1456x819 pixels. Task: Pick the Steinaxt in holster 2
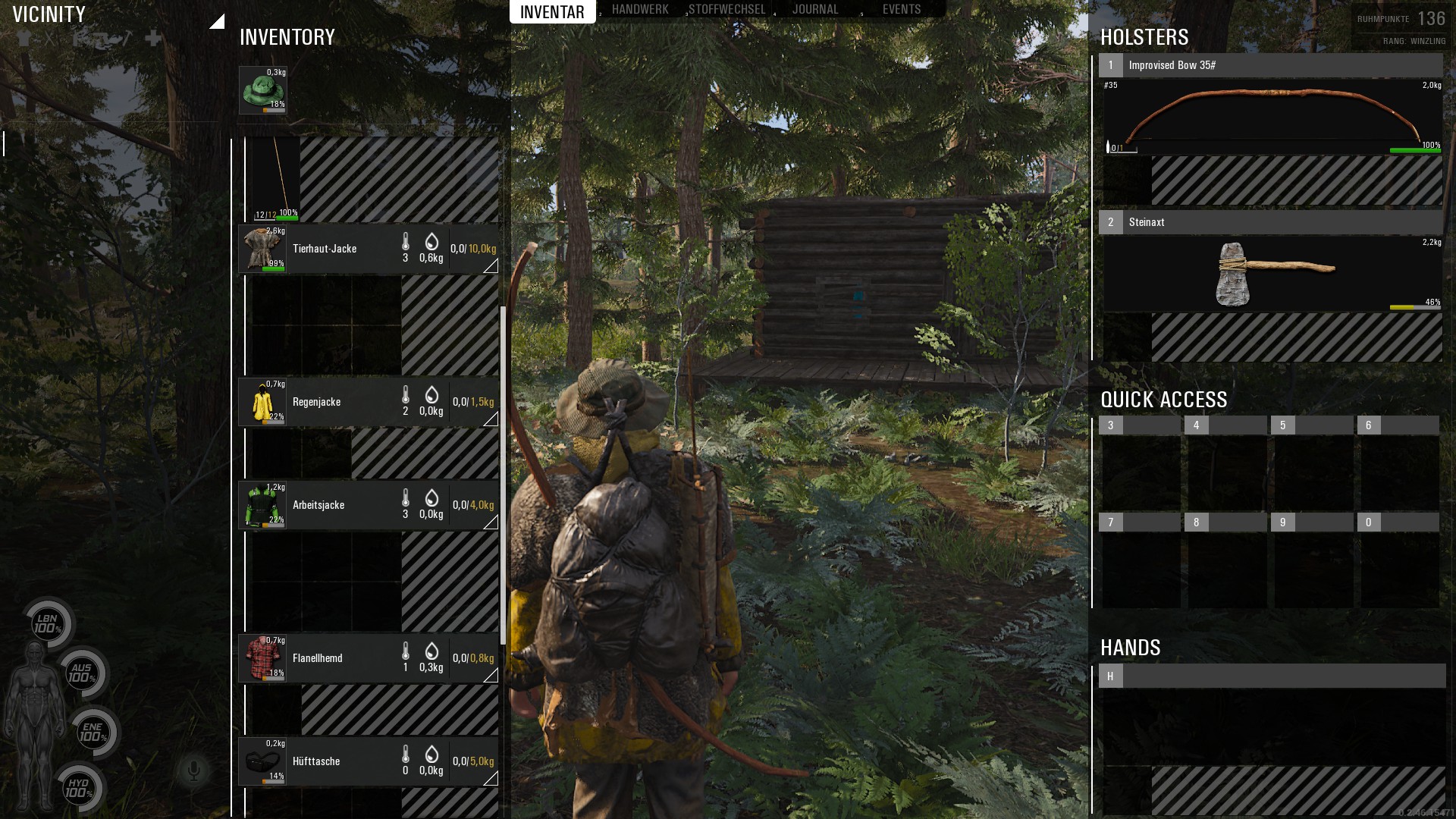[x=1272, y=274]
